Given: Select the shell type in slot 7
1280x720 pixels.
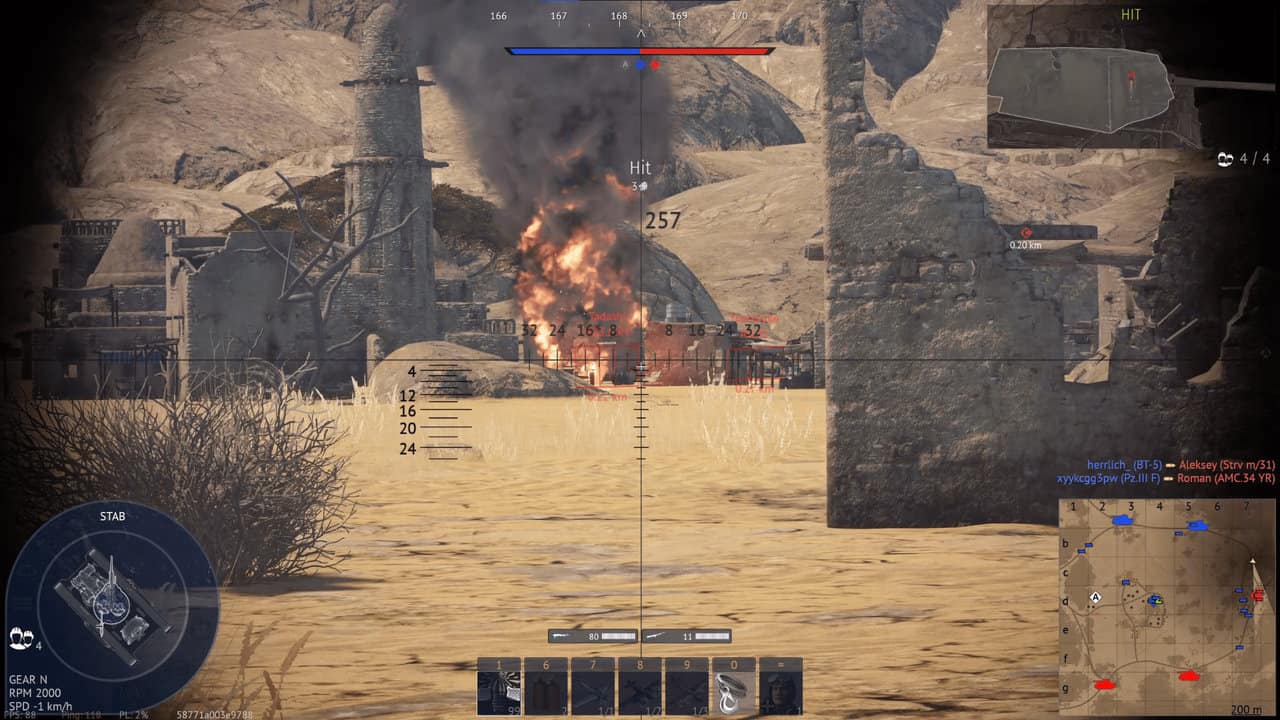Looking at the screenshot, I should point(594,686).
